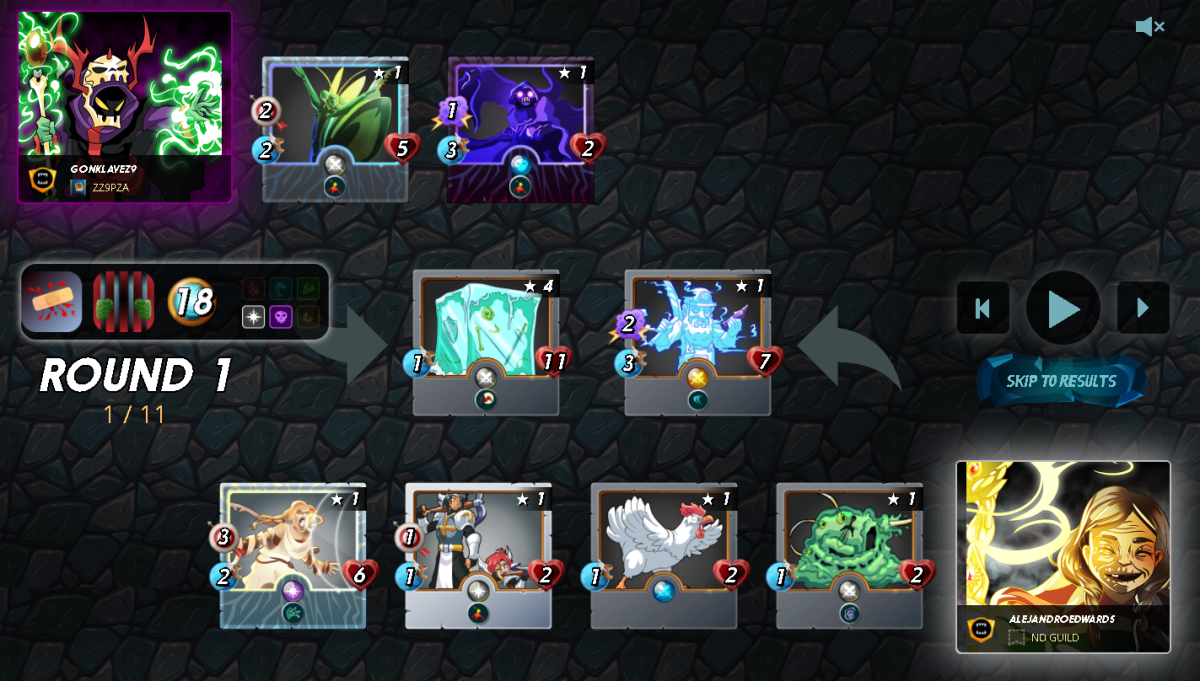Viewport: 1200px width, 681px height.
Task: Show the caged bars ruleset icon details
Action: 124,301
